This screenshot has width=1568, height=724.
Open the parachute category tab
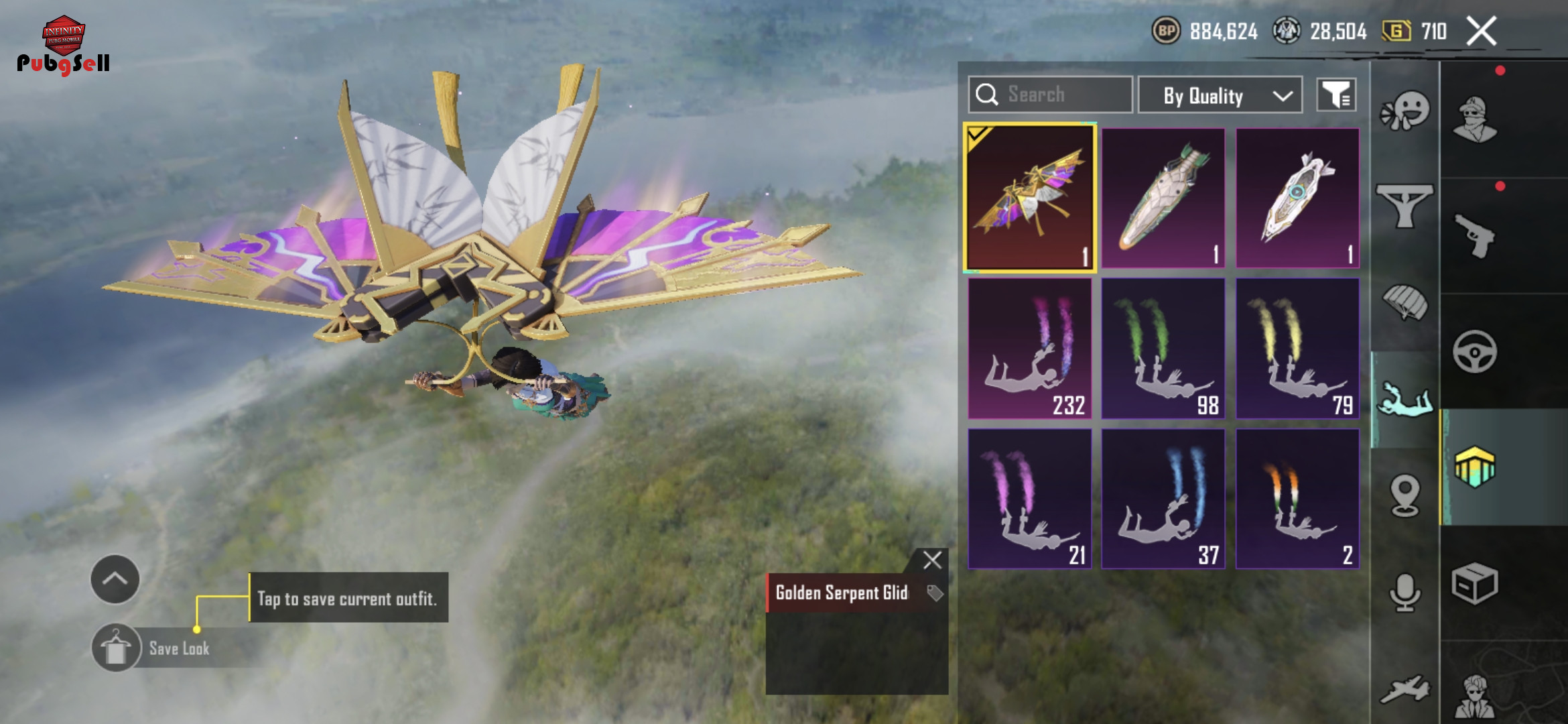pos(1405,302)
